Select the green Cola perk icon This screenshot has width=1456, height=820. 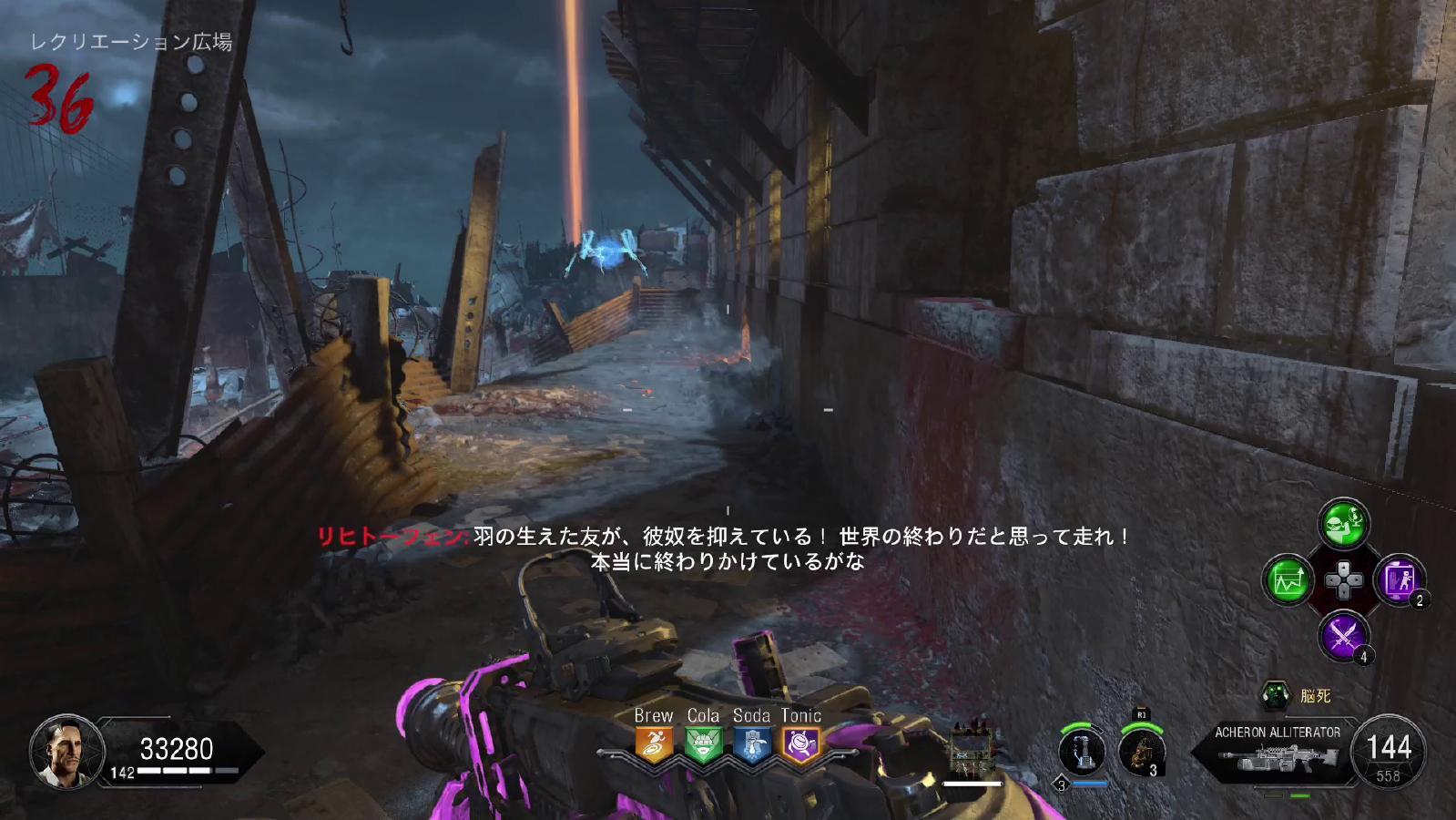(703, 744)
